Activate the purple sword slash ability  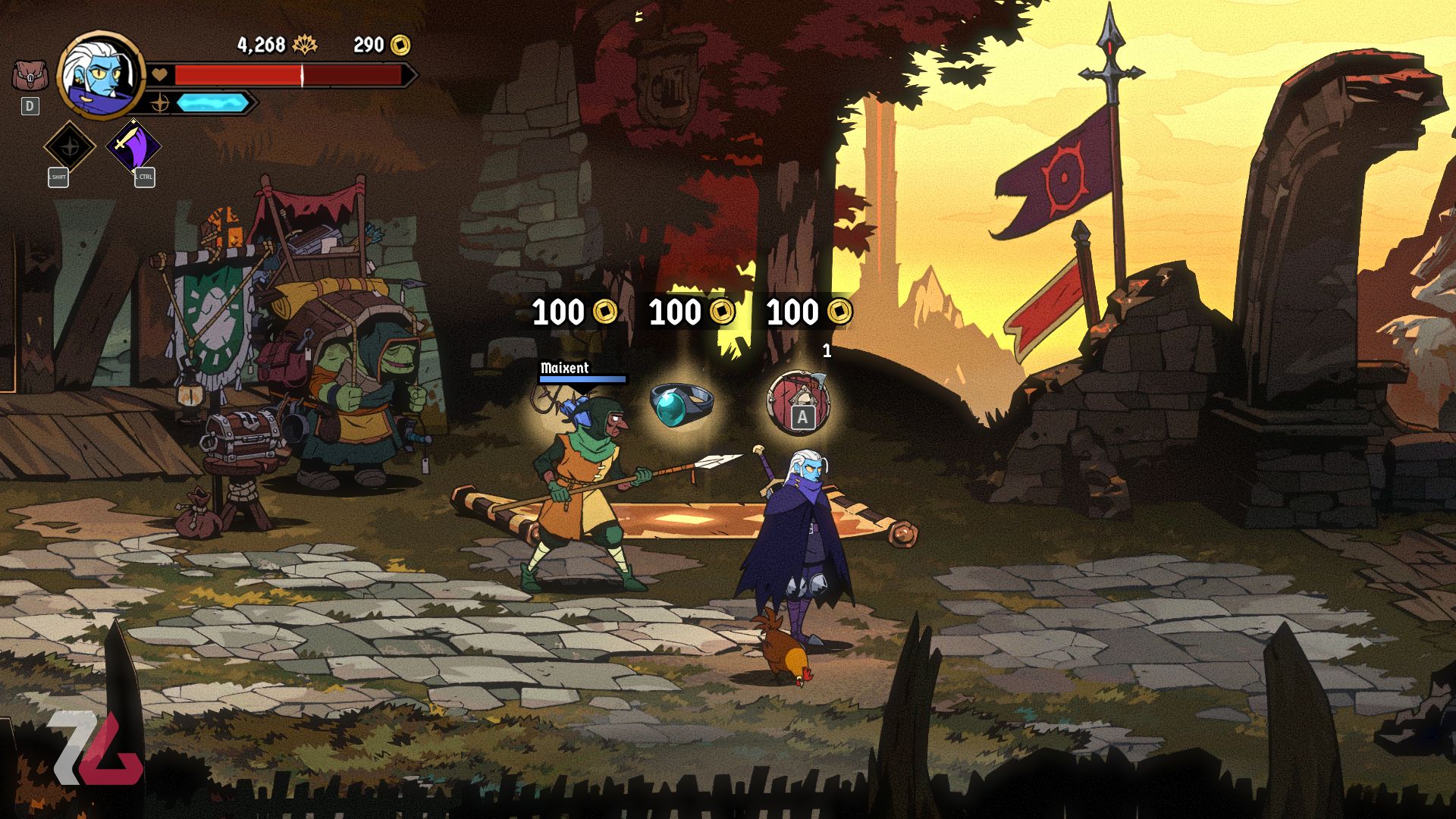click(133, 146)
